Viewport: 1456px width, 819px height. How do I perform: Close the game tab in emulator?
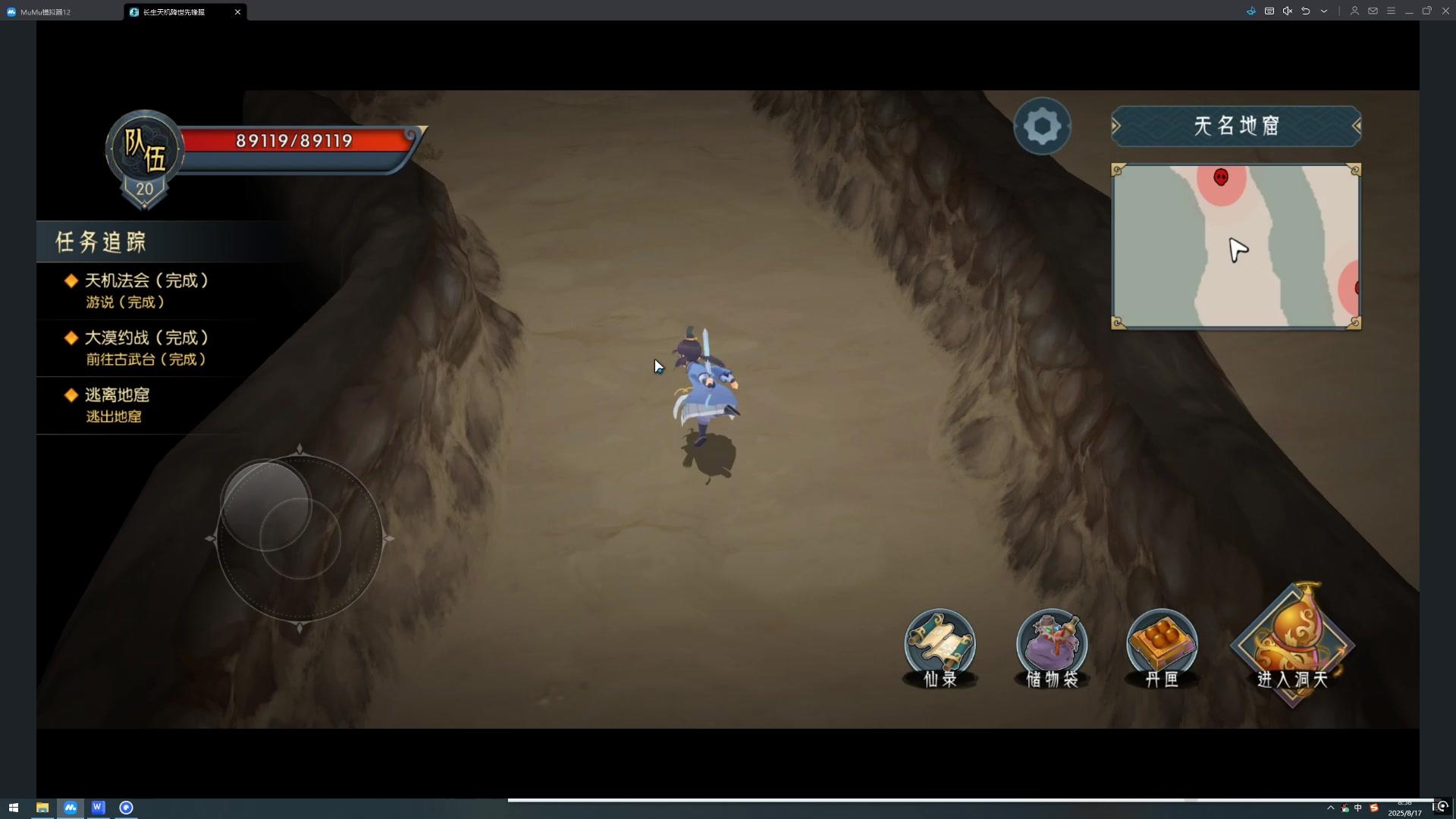pos(237,12)
